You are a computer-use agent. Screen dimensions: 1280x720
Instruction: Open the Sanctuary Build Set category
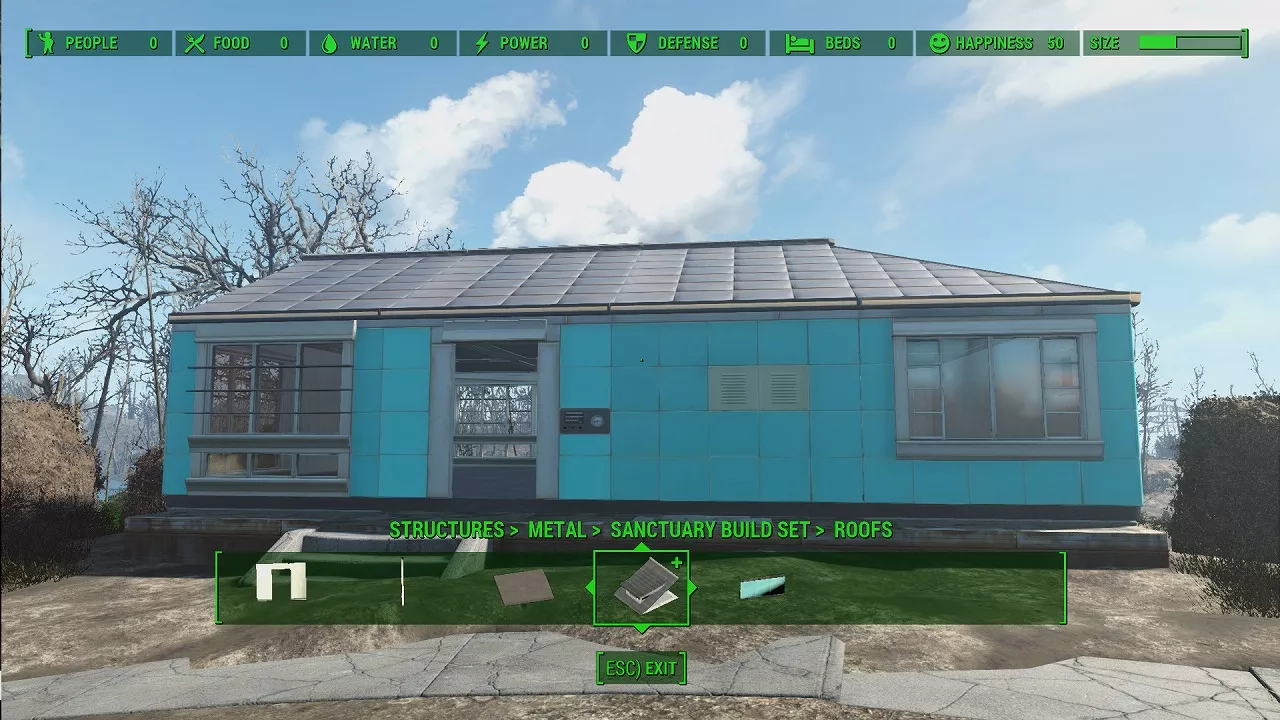[x=709, y=530]
